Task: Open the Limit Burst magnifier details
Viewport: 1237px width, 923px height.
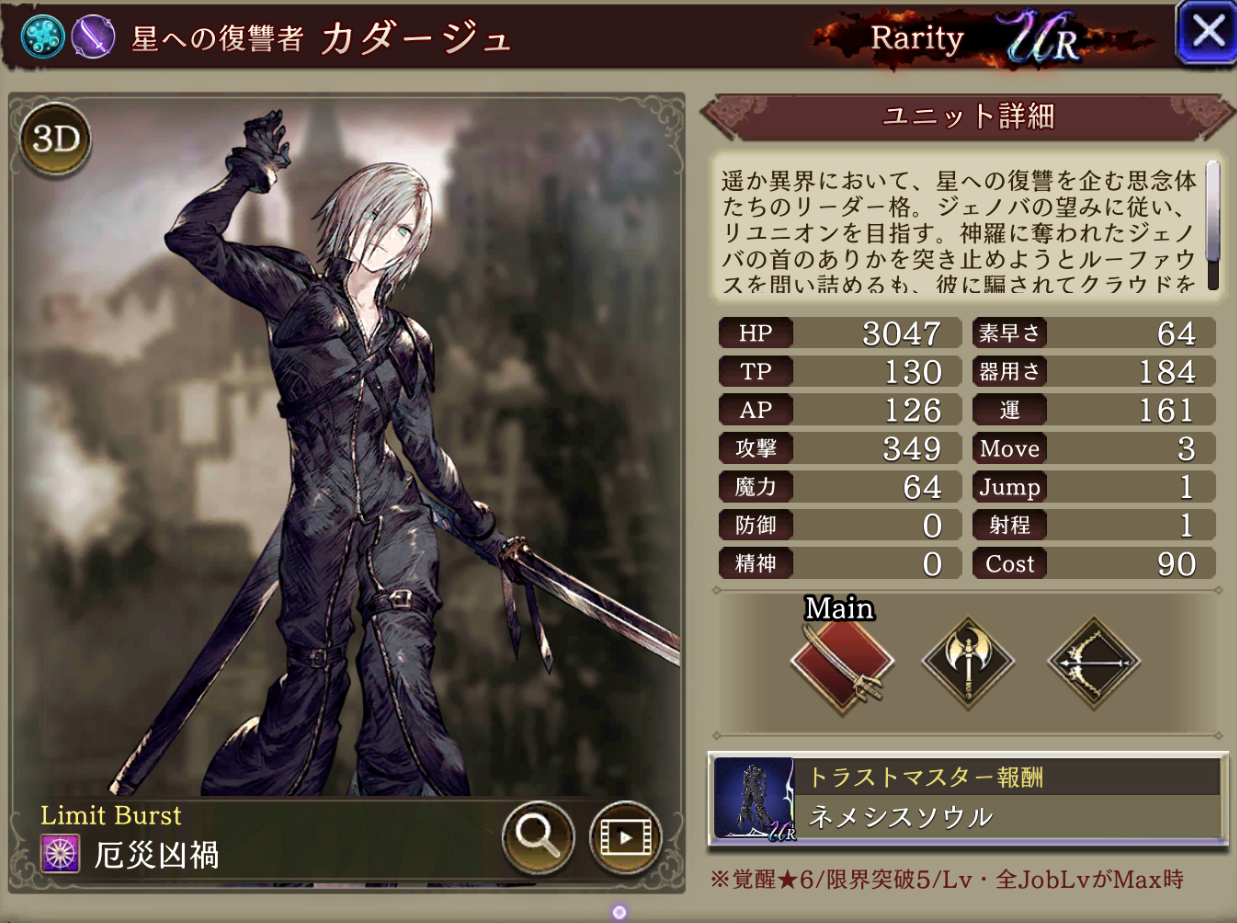Action: 538,836
